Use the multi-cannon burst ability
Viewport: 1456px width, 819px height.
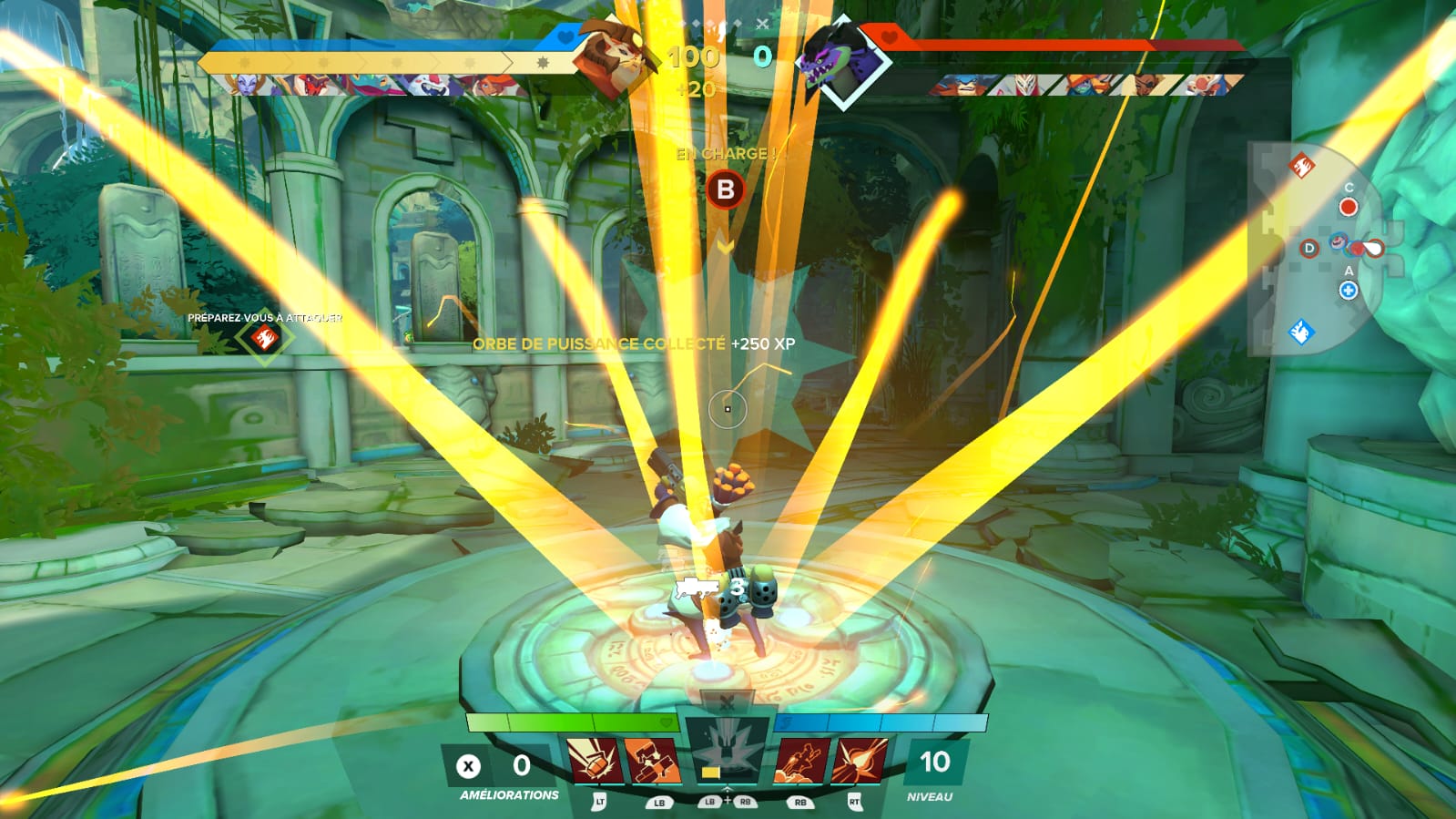652,761
